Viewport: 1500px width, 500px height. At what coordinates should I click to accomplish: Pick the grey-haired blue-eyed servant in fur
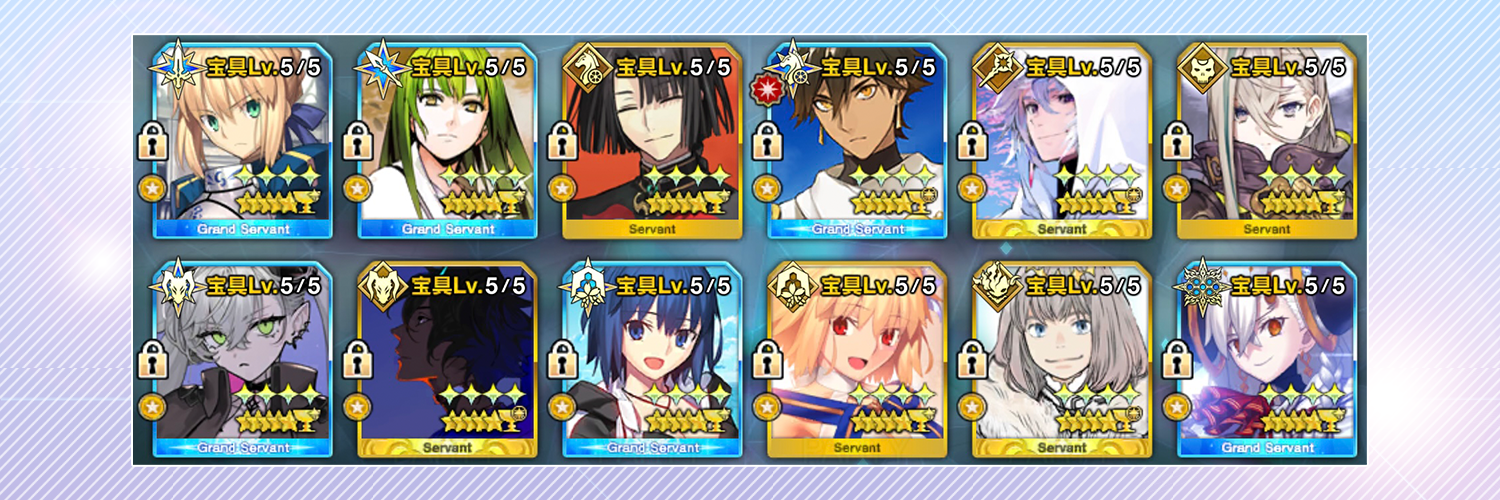coord(1062,360)
